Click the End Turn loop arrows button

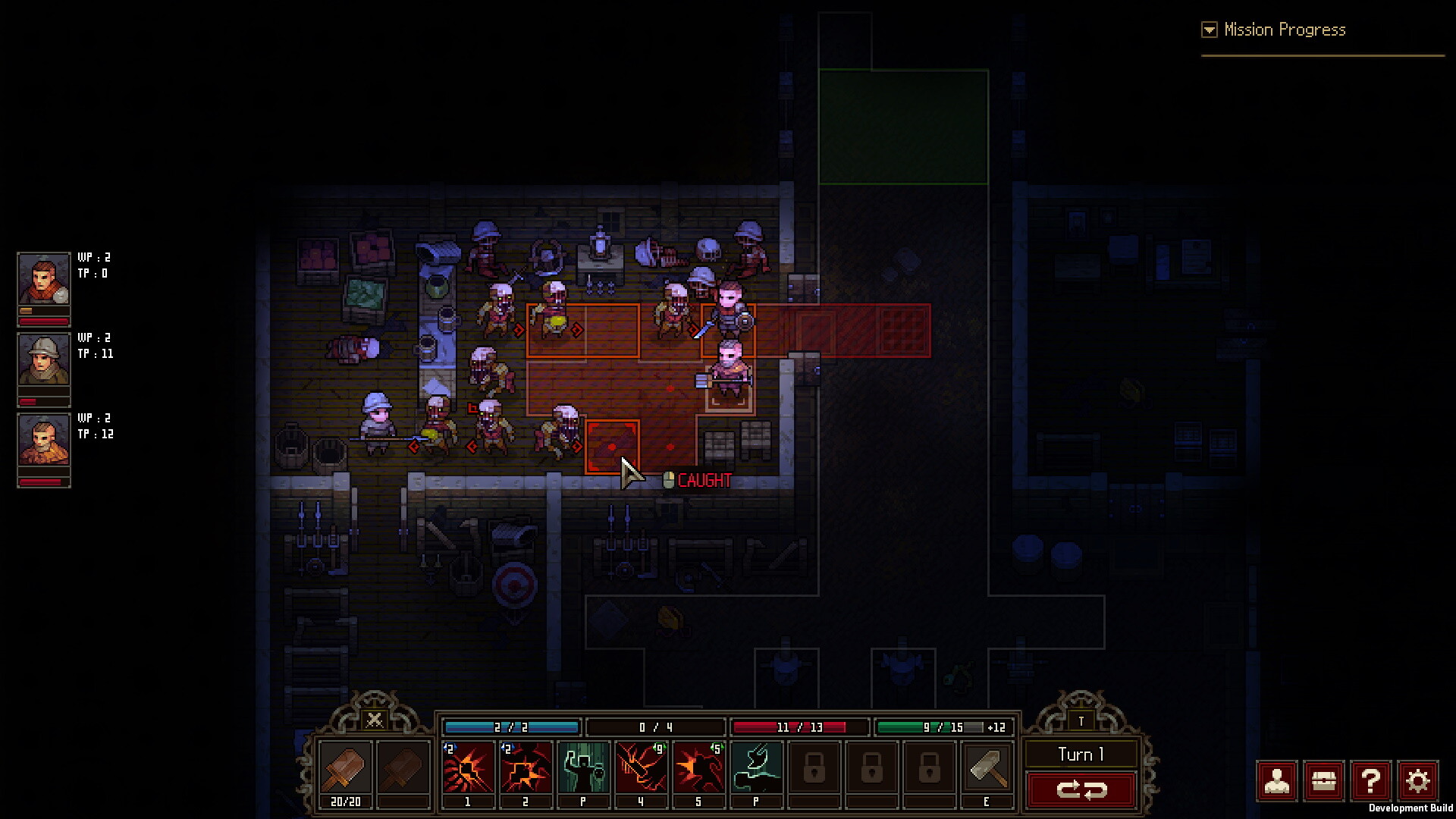(x=1082, y=789)
